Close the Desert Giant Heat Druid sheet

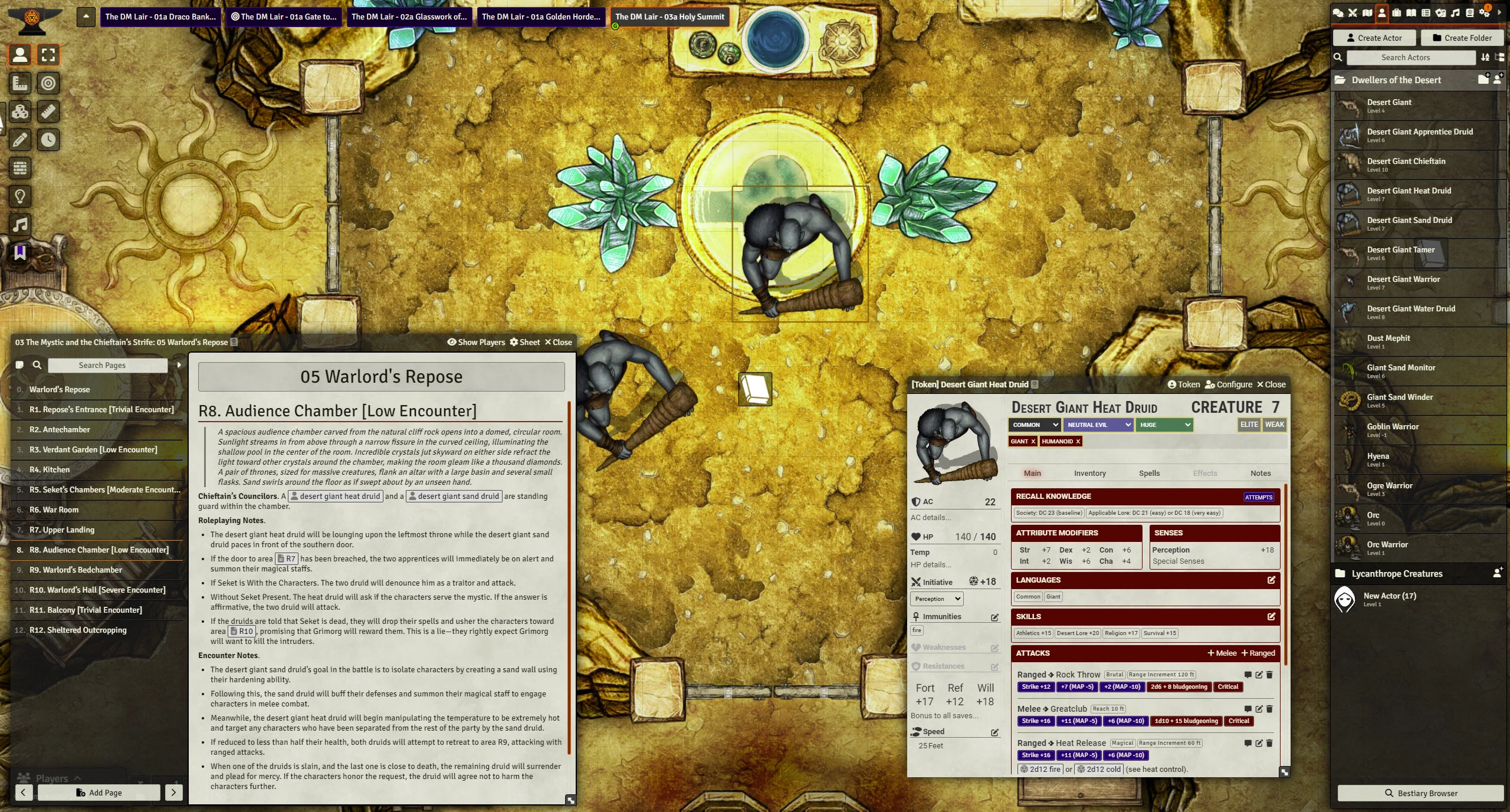coord(1271,384)
